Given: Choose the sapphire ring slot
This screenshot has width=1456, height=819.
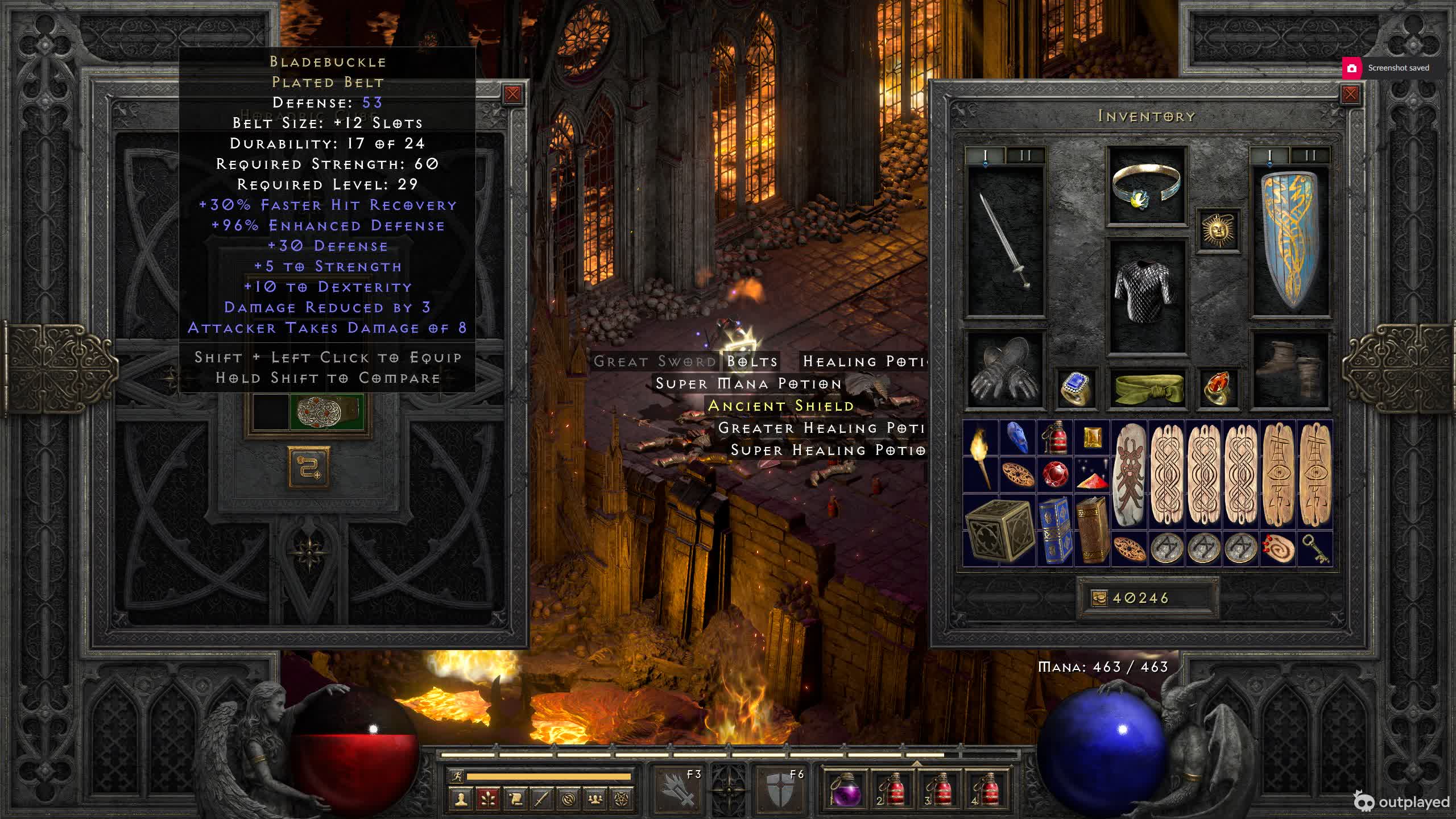Looking at the screenshot, I should 1076,388.
